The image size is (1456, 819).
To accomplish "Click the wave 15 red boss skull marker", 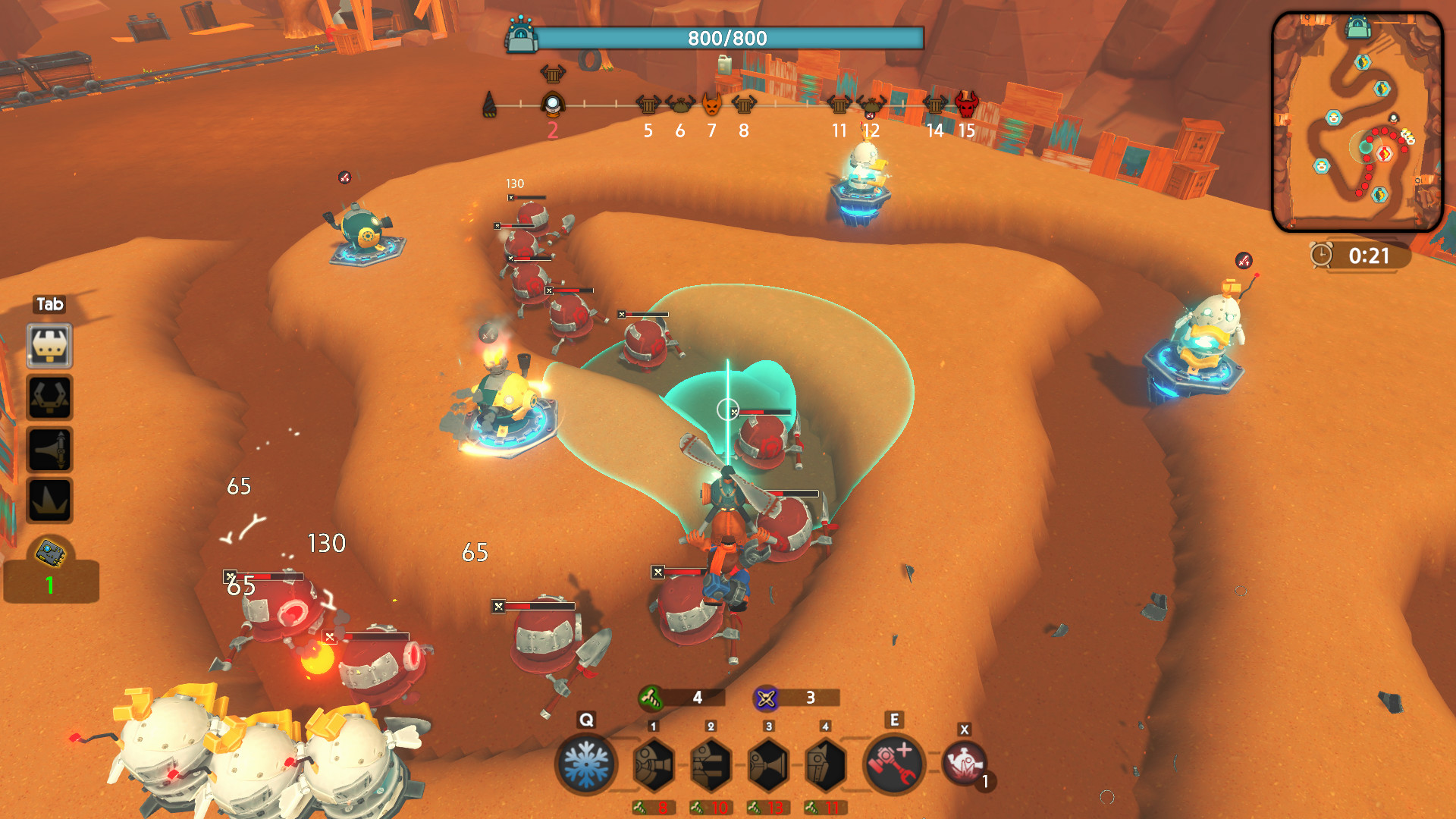I will point(966,104).
